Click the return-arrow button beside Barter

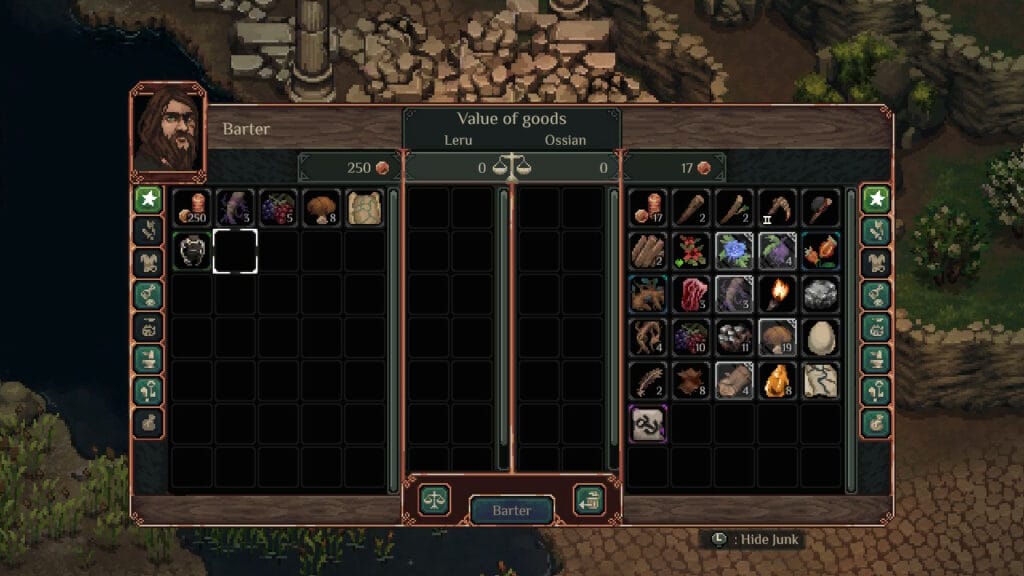588,500
